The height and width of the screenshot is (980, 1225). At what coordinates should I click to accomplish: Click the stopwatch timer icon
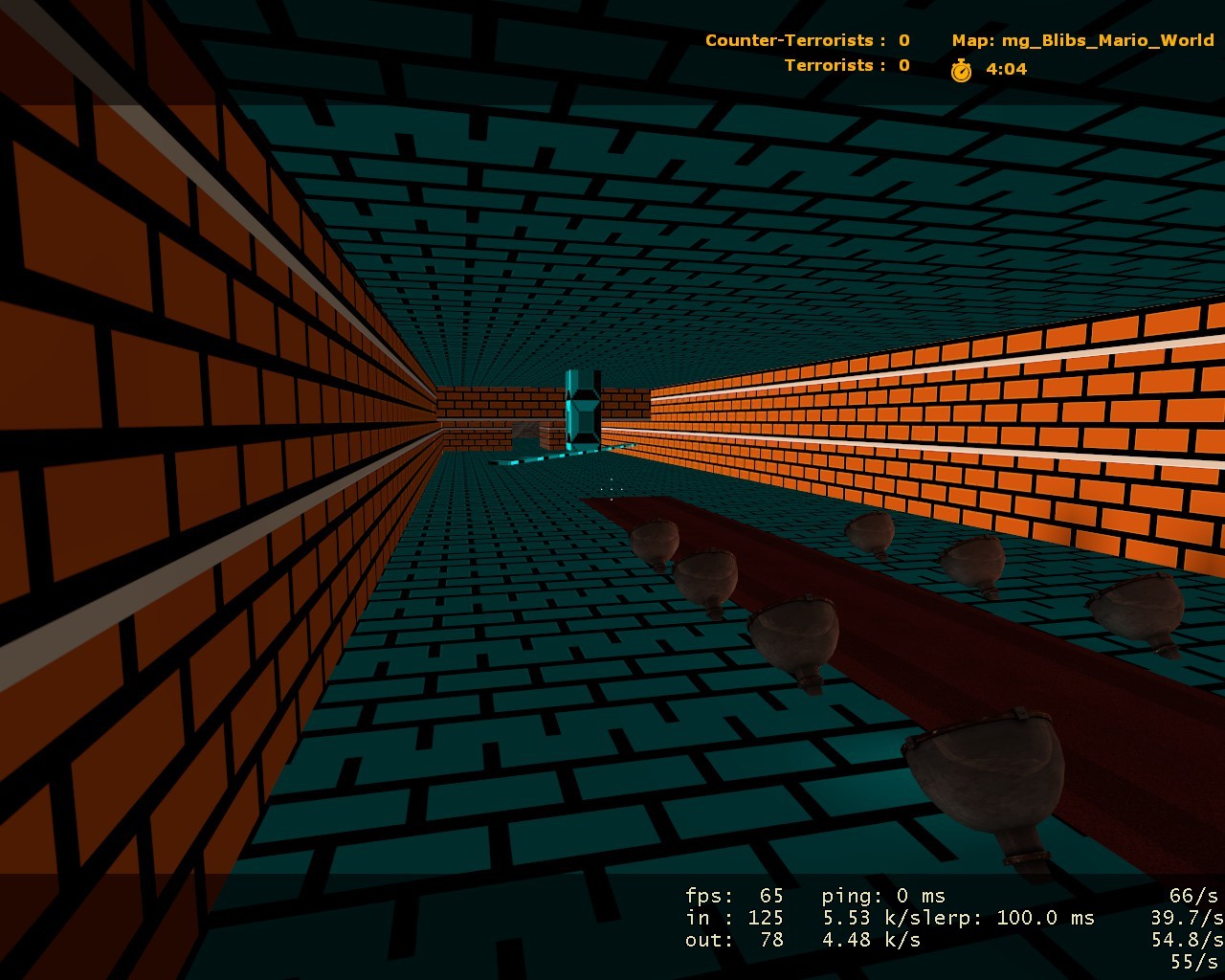point(960,68)
